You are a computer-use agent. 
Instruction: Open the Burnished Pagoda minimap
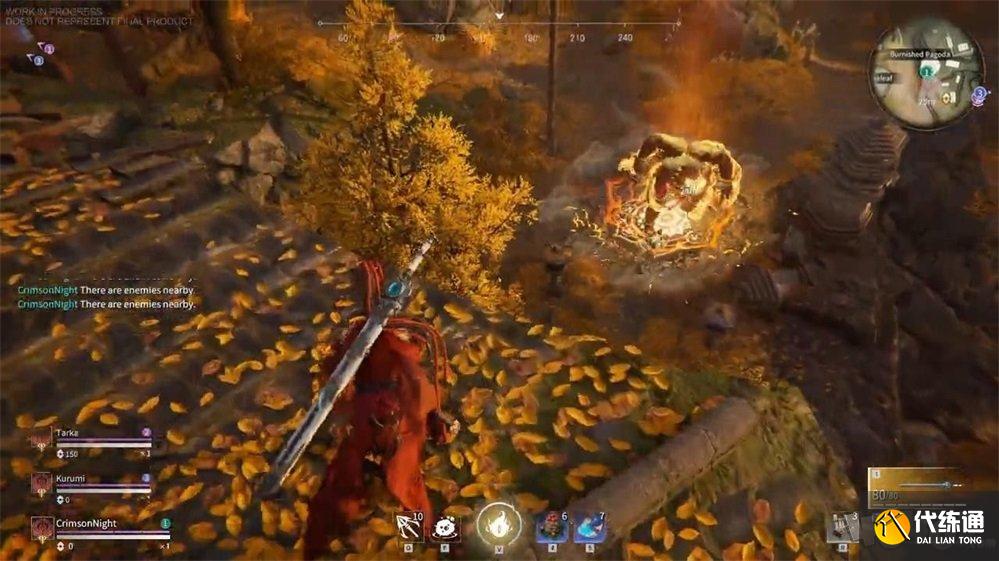pyautogui.click(x=928, y=72)
